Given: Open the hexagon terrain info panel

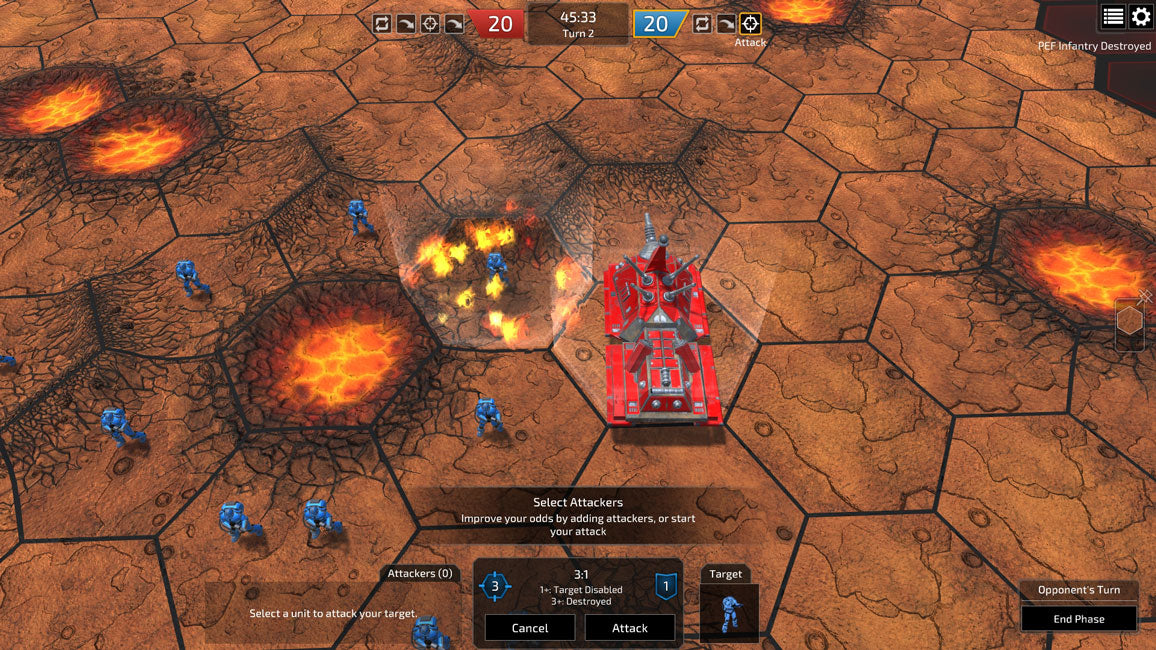Looking at the screenshot, I should click(1130, 322).
